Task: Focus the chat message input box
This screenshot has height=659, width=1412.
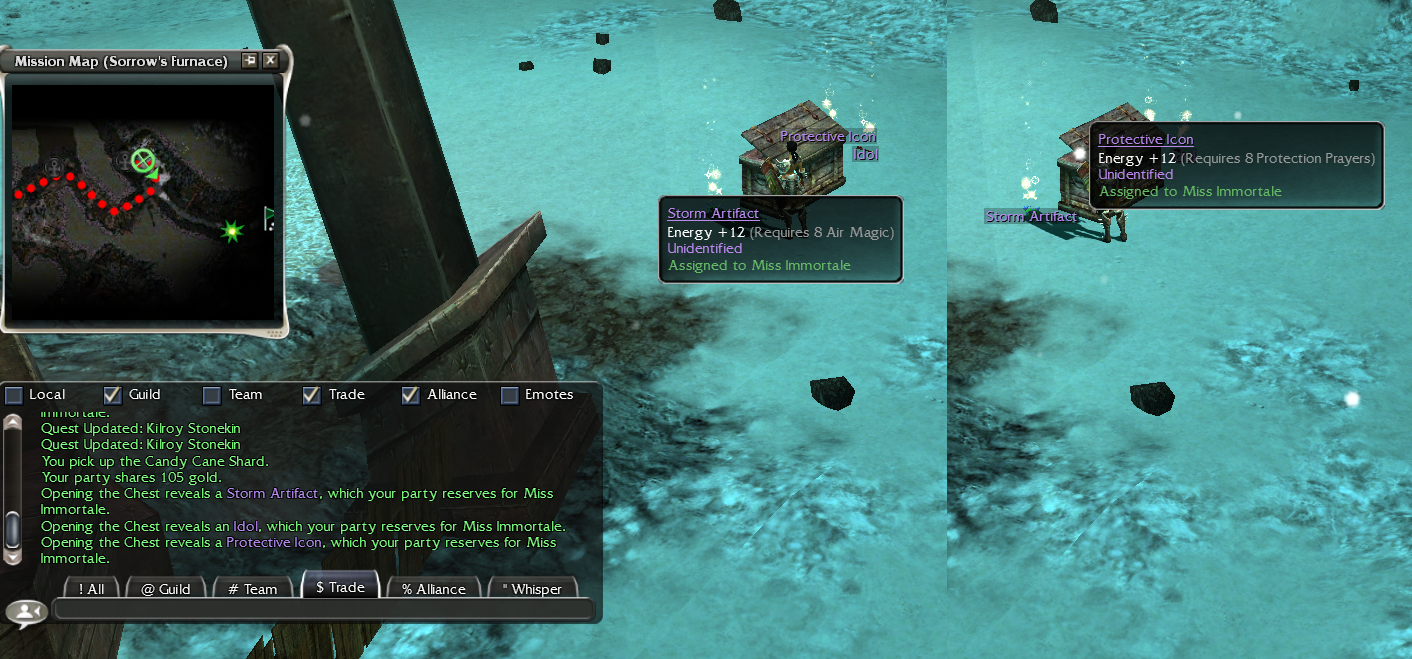Action: 322,609
